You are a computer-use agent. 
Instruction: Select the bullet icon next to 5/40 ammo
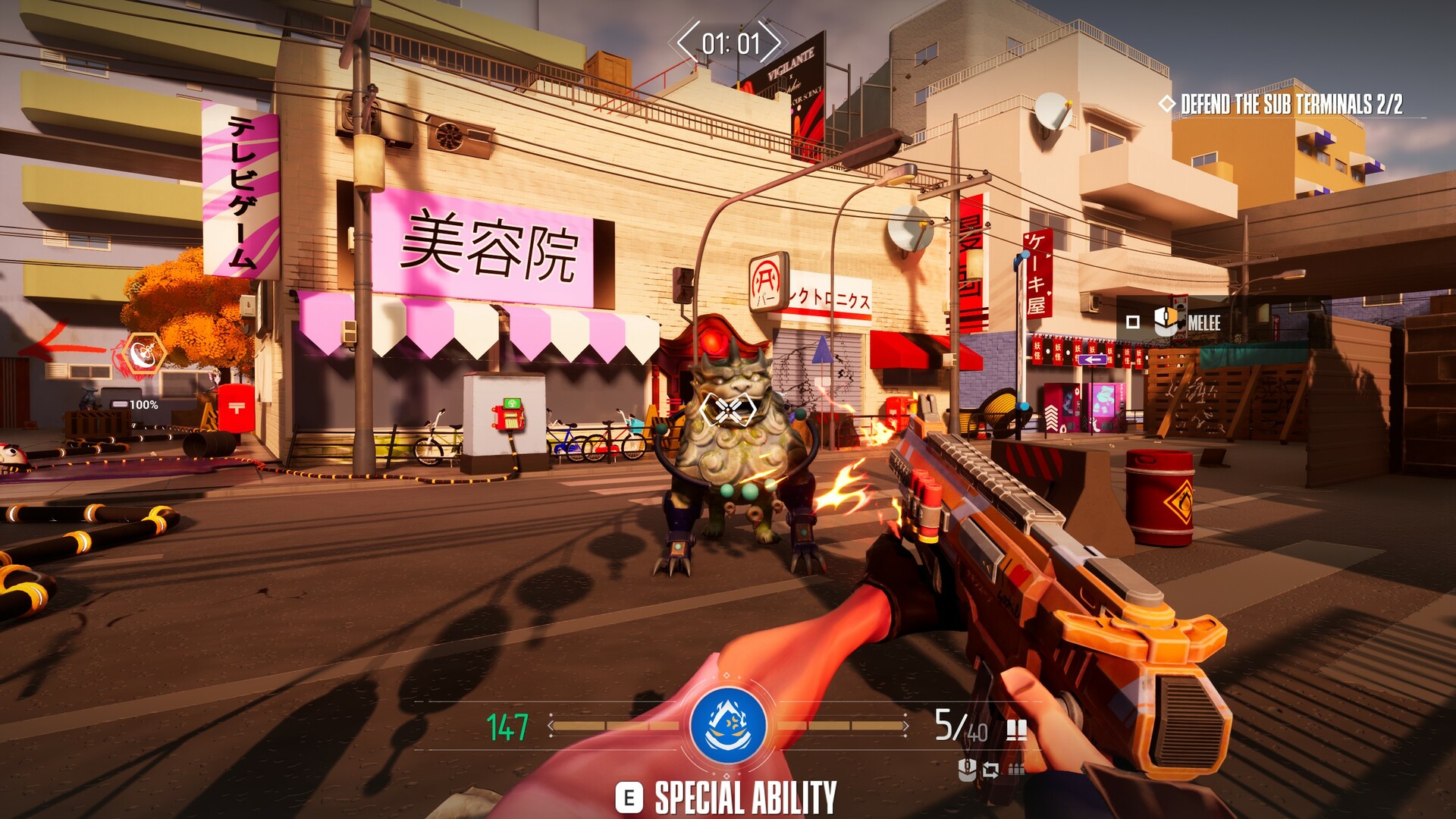coord(1018,730)
